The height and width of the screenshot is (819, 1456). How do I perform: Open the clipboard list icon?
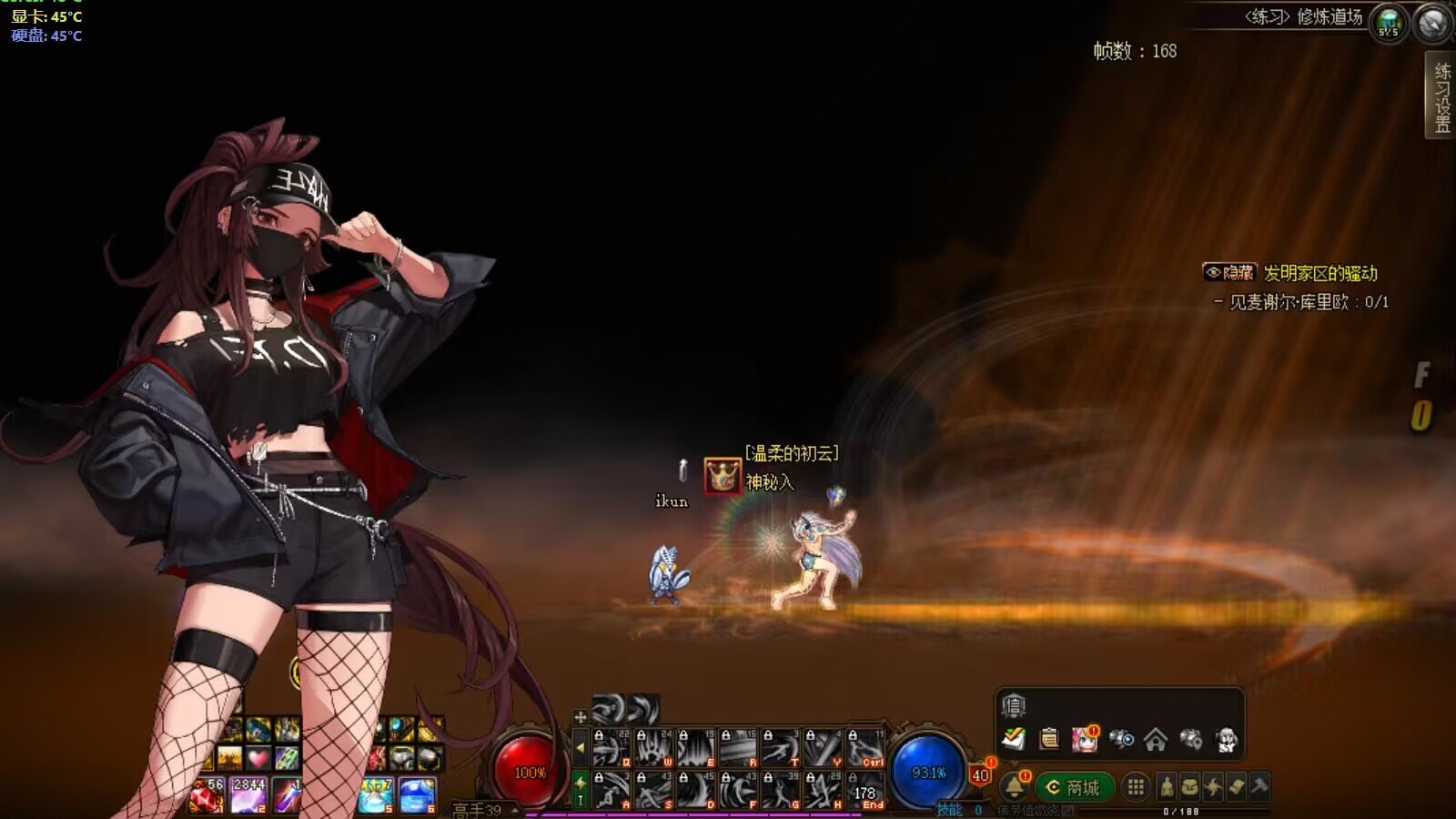(1049, 739)
